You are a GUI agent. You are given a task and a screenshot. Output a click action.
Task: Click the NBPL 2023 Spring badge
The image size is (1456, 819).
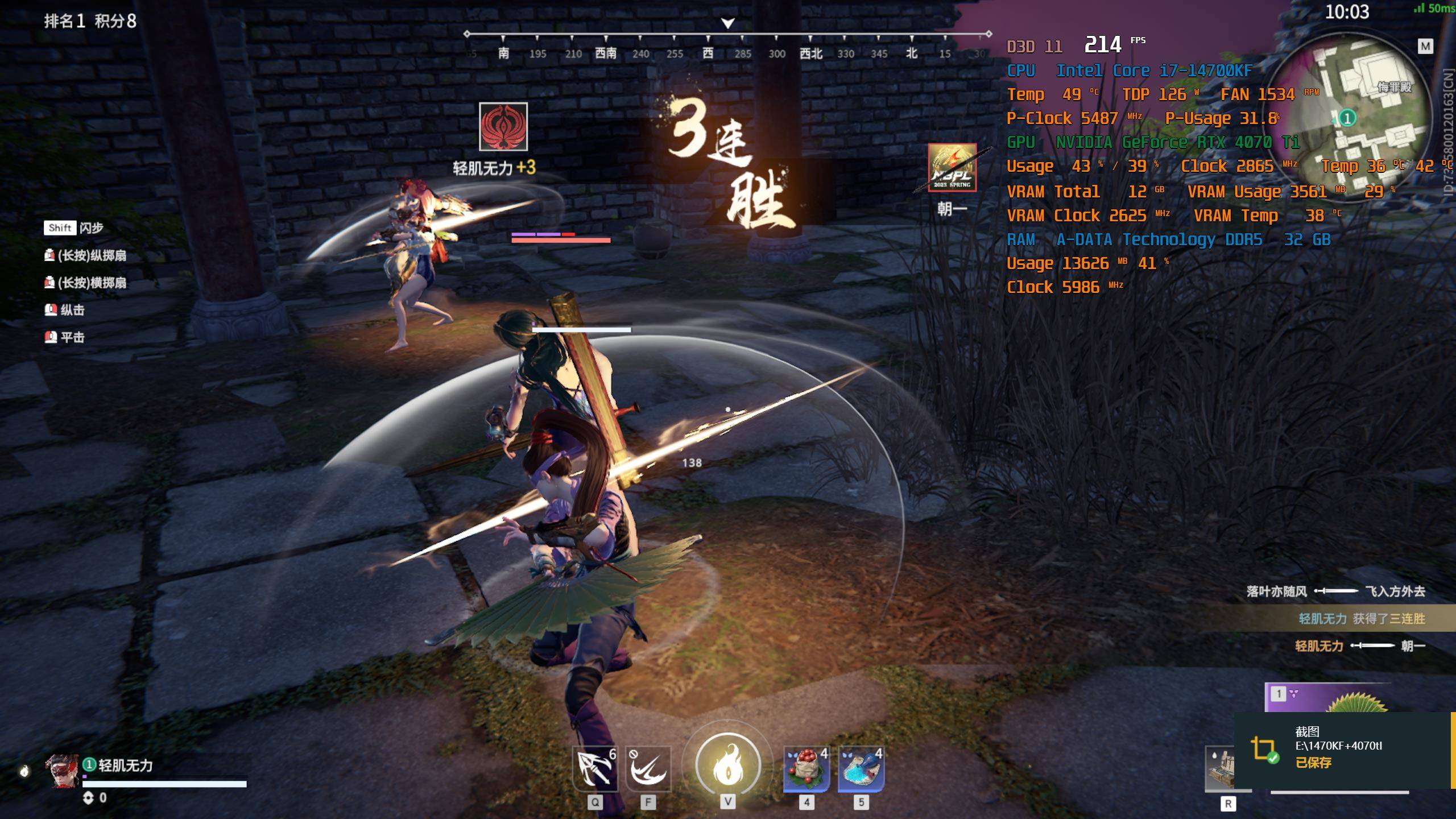[x=952, y=168]
